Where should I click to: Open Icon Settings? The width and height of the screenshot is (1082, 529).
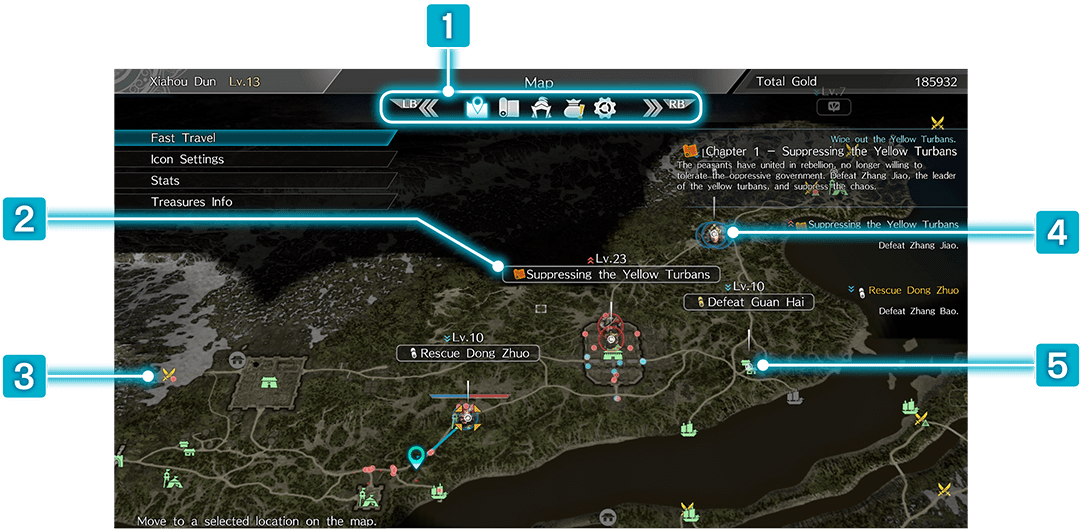tap(188, 159)
